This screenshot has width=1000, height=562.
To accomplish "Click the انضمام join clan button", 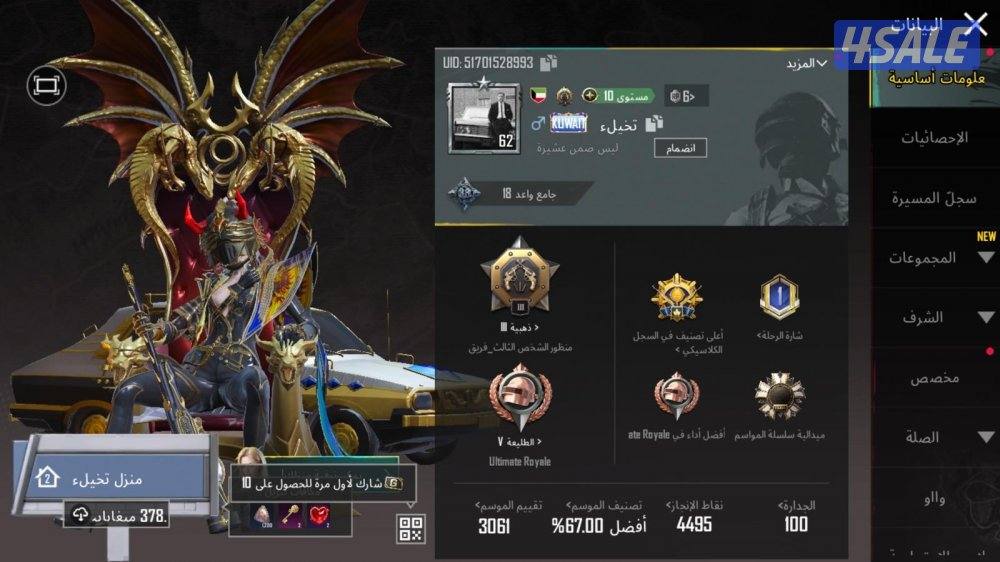I will (x=680, y=148).
